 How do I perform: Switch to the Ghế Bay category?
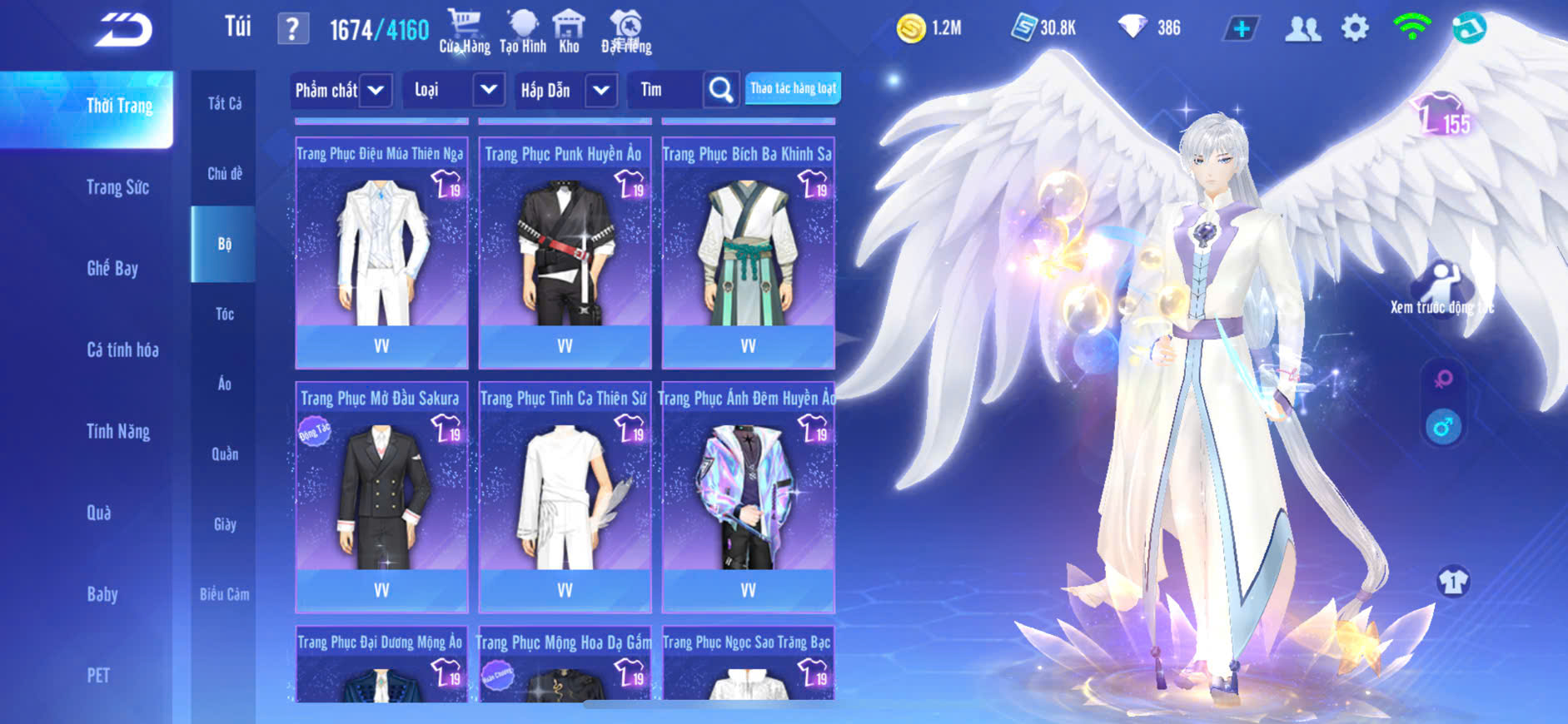(112, 268)
